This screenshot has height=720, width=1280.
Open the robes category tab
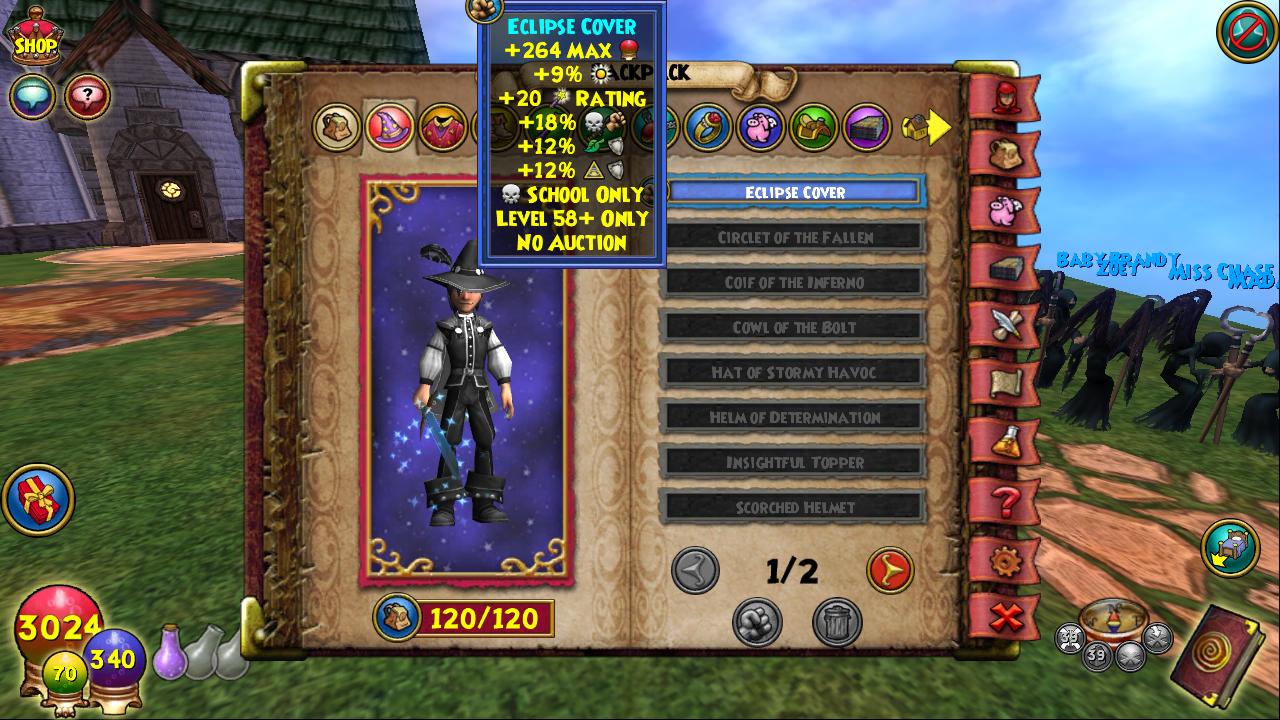[x=442, y=128]
